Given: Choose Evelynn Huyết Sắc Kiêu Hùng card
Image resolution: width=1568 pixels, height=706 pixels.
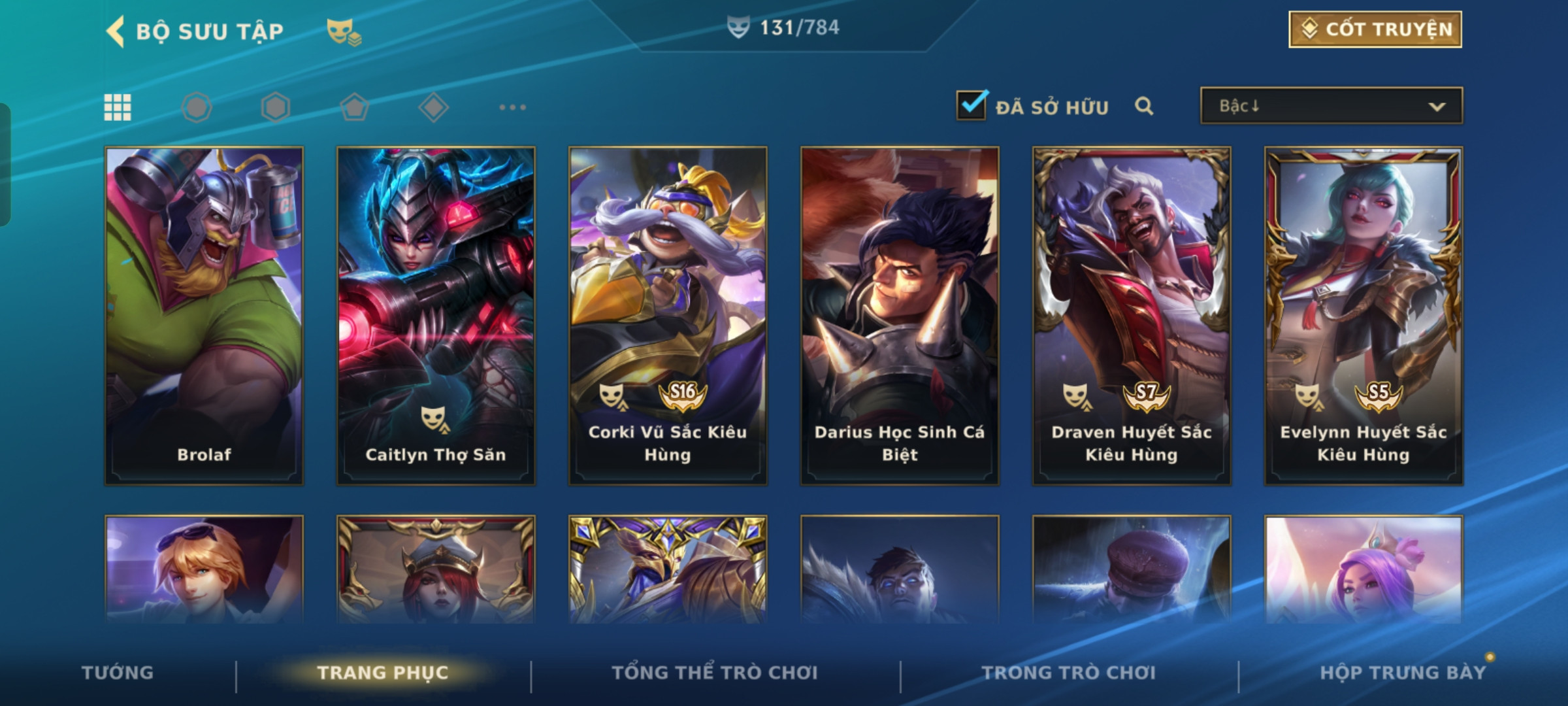Looking at the screenshot, I should pos(1364,316).
